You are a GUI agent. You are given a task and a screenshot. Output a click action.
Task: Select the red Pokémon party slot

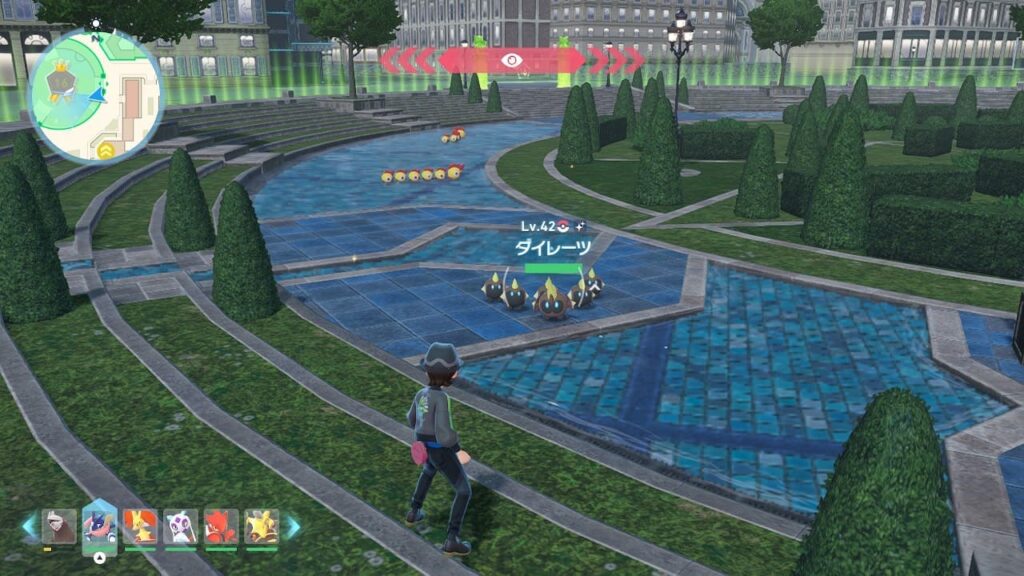[221, 526]
